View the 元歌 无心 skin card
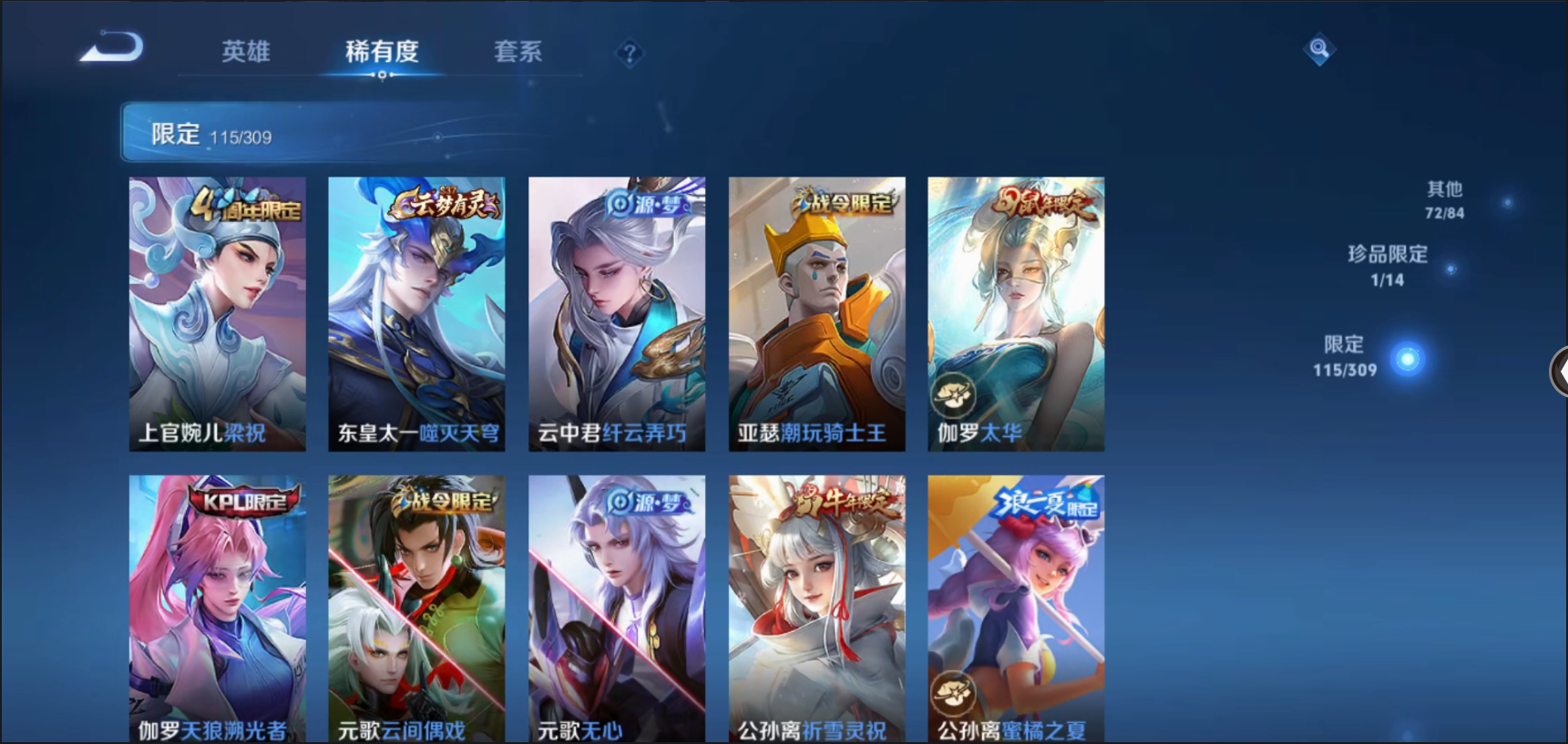1568x744 pixels. click(617, 607)
